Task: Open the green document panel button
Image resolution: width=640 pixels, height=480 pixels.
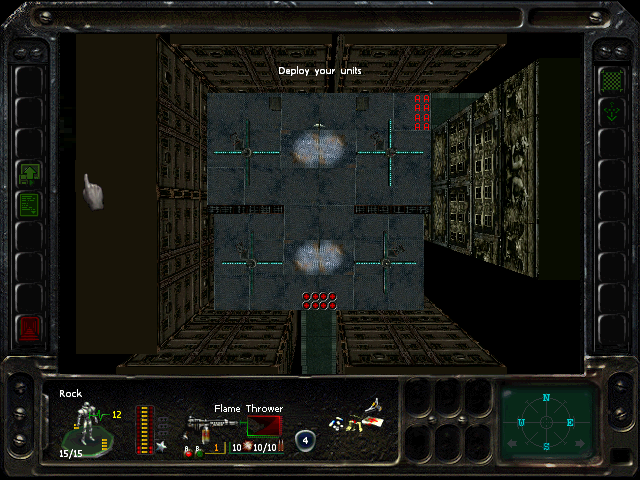Action: (x=30, y=205)
